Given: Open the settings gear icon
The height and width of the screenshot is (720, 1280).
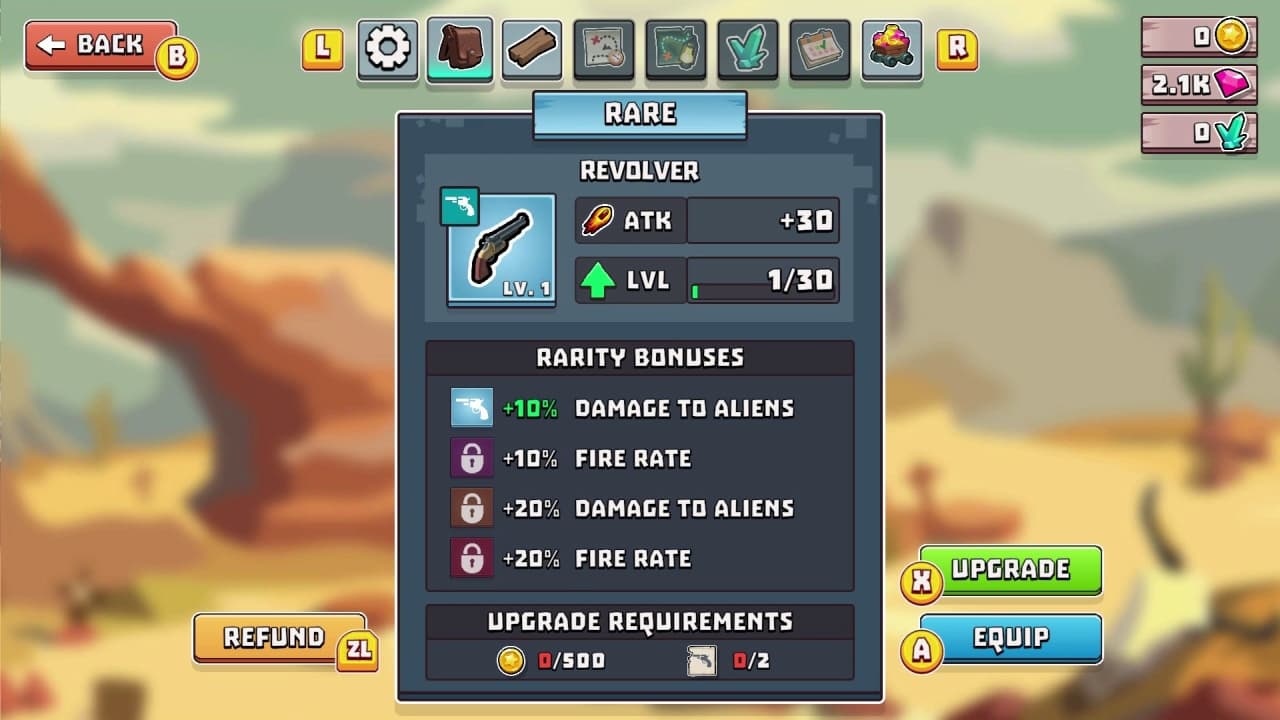Looking at the screenshot, I should (387, 49).
